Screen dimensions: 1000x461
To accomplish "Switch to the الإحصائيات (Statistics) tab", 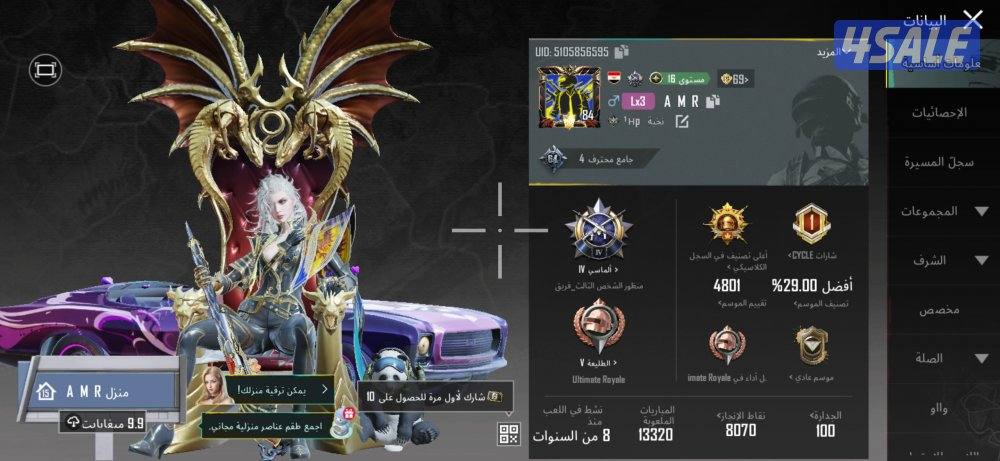I will tap(939, 112).
